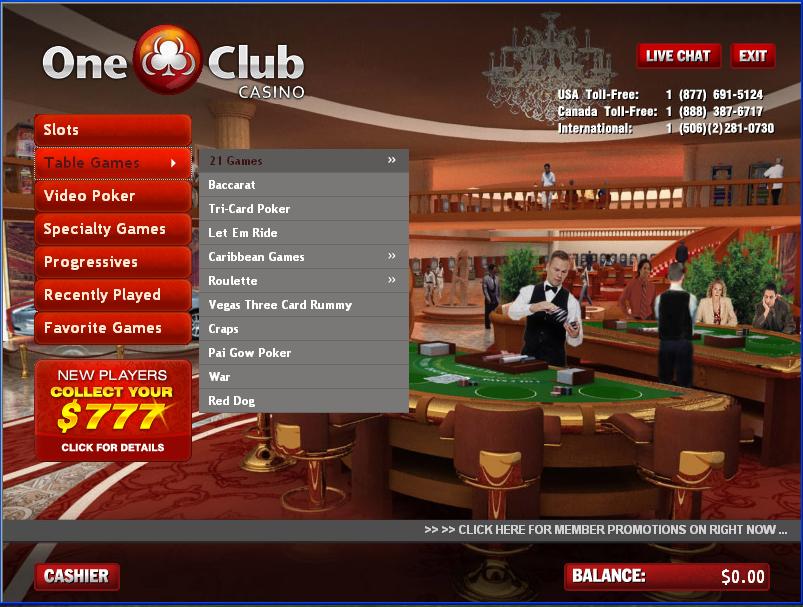Open the Slots category
This screenshot has height=607, width=803.
(112, 130)
